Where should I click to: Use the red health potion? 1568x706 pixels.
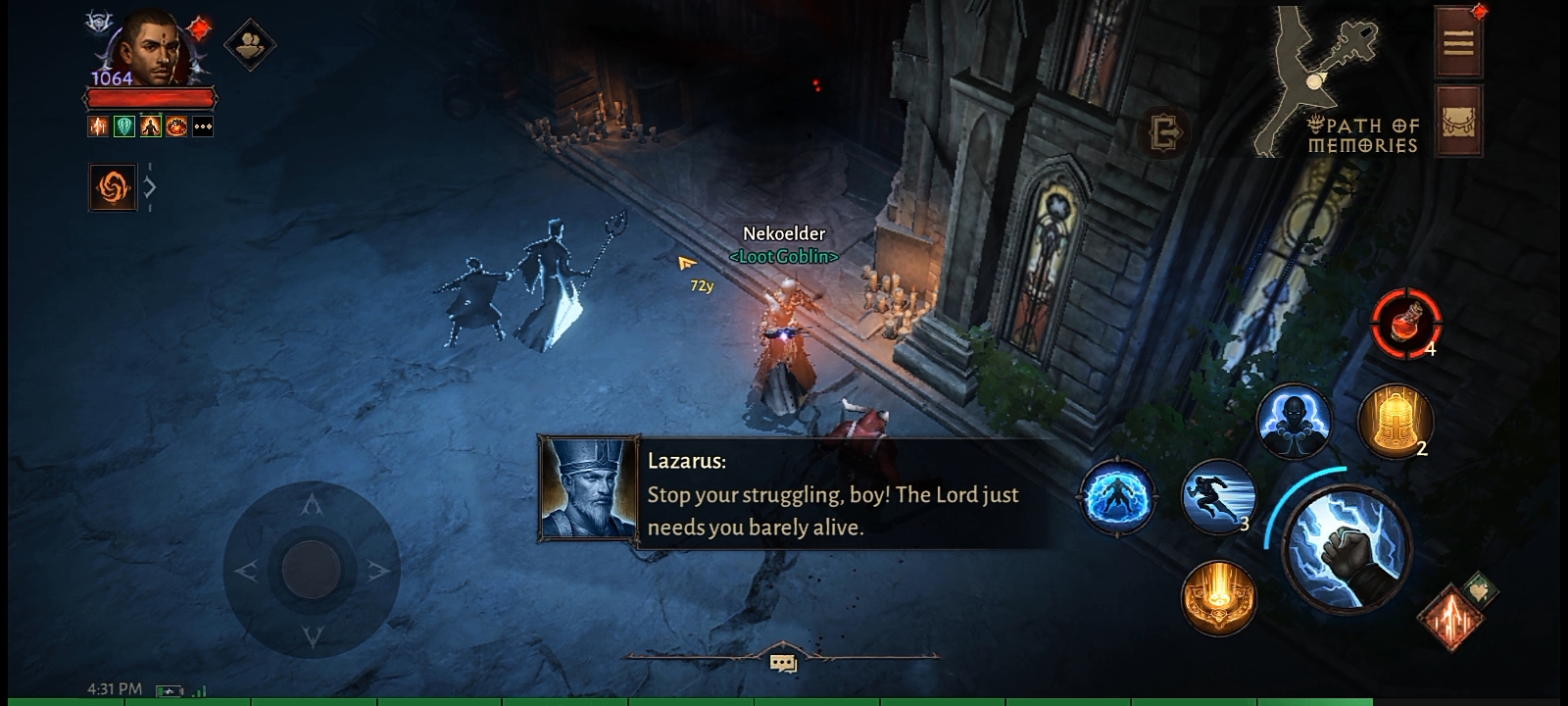tap(1405, 324)
